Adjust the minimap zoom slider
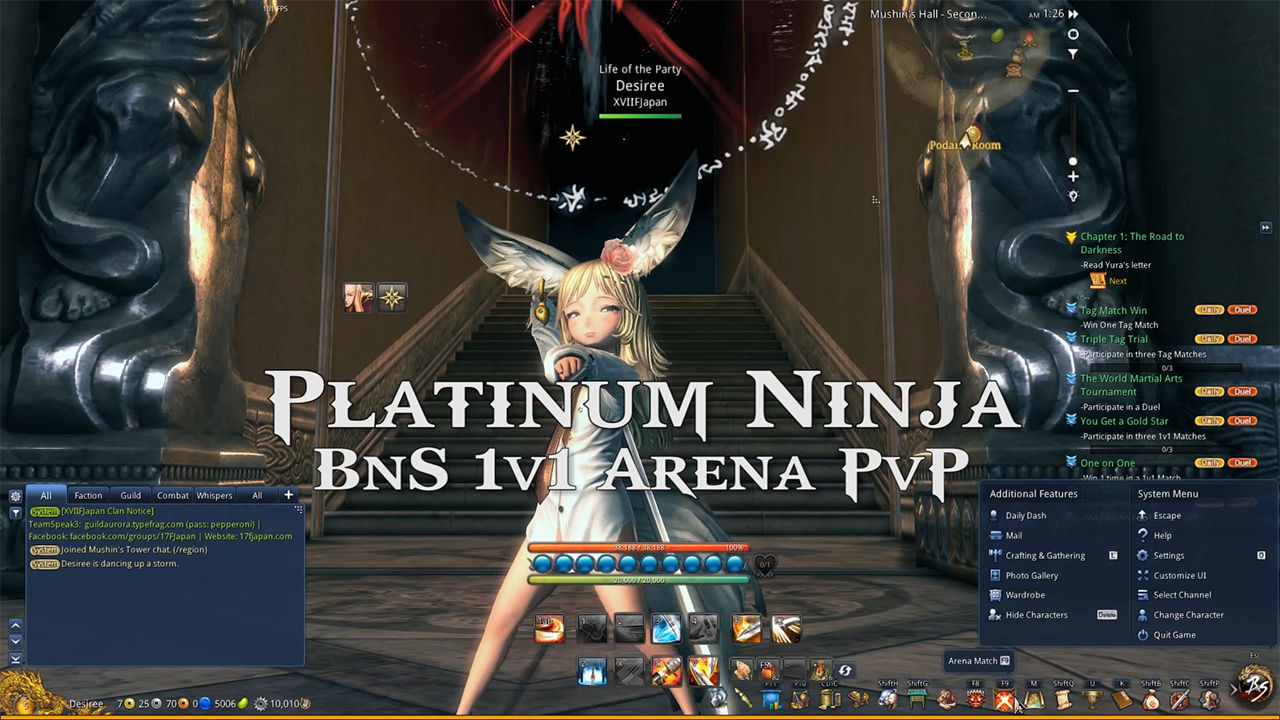 pyautogui.click(x=1073, y=160)
